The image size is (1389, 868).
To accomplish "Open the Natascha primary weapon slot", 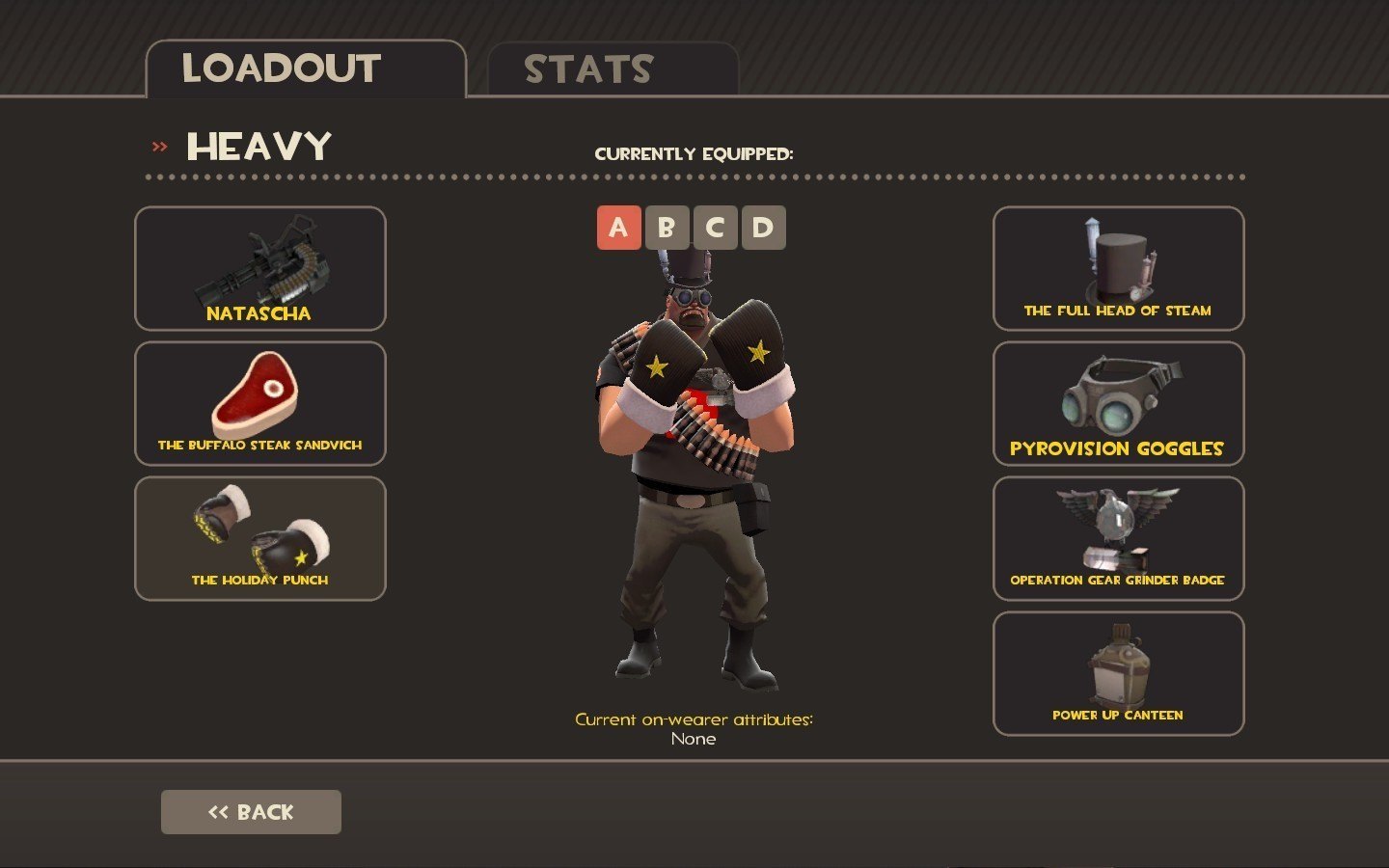I will point(260,269).
